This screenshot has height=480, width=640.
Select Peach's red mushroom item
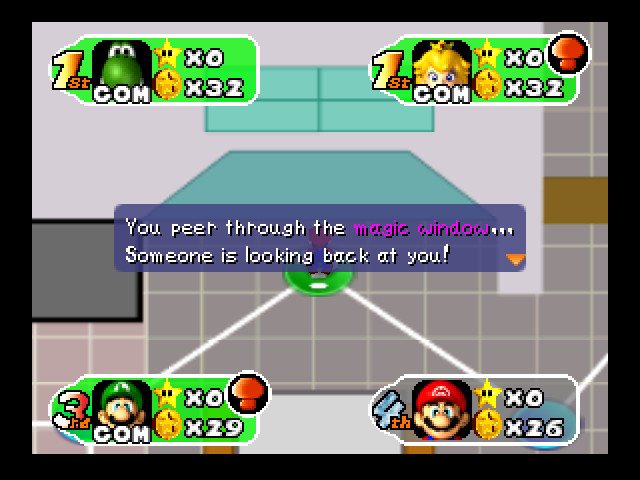tap(570, 52)
